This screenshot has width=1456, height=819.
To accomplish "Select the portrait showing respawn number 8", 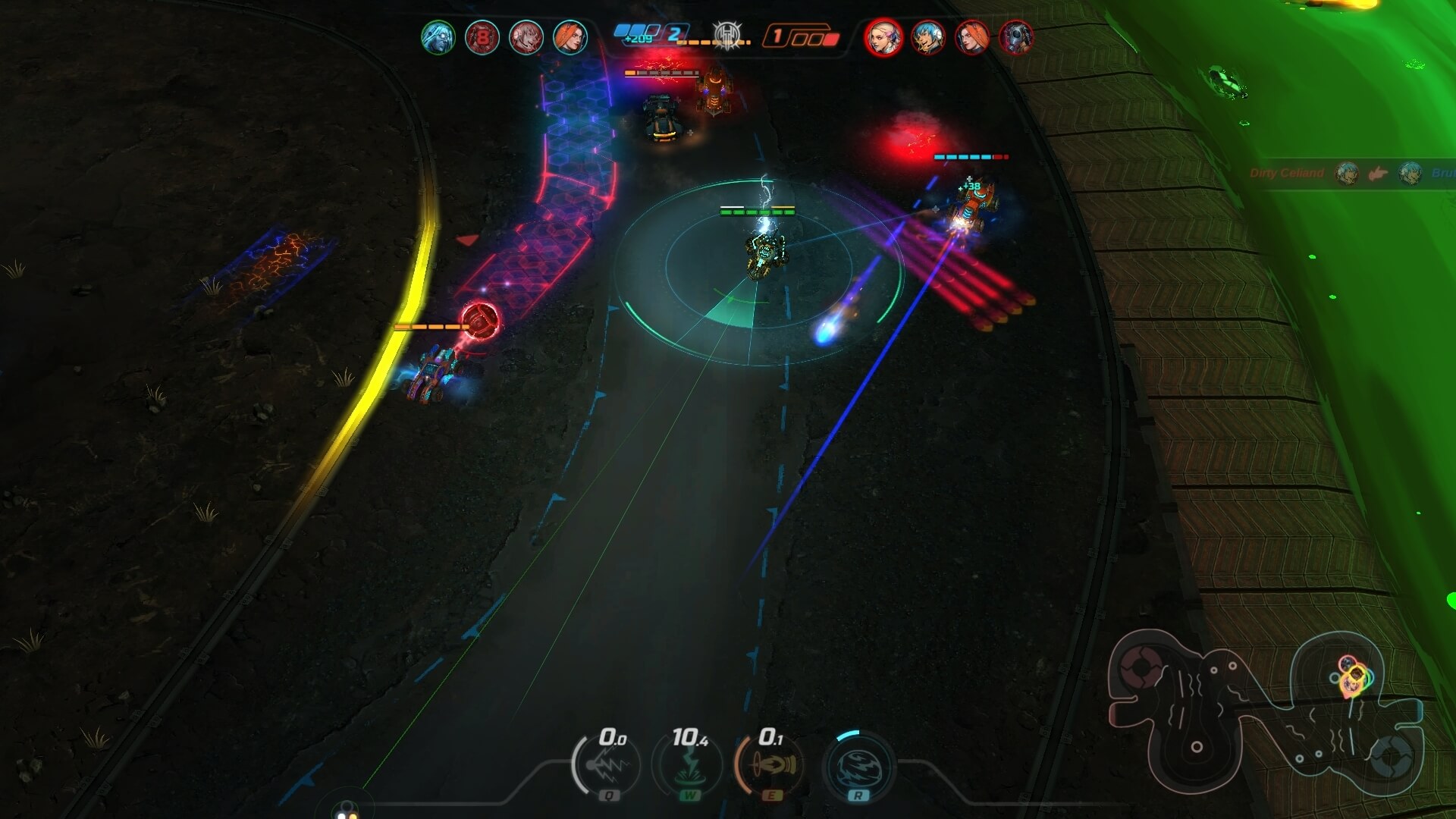I will pyautogui.click(x=482, y=37).
